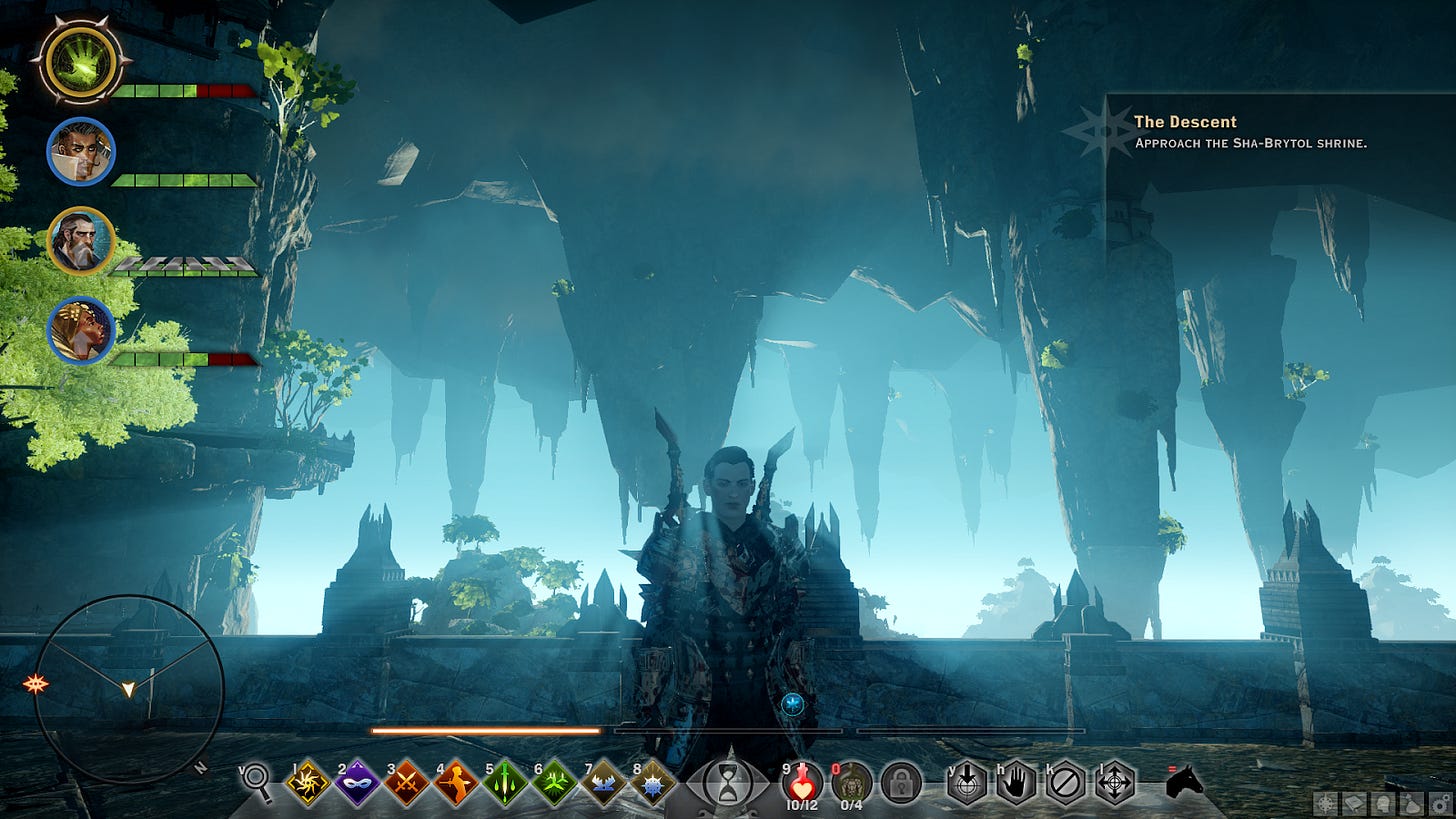Image resolution: width=1456 pixels, height=819 pixels.
Task: Activate the green dripping dagger ability
Action: click(x=505, y=782)
